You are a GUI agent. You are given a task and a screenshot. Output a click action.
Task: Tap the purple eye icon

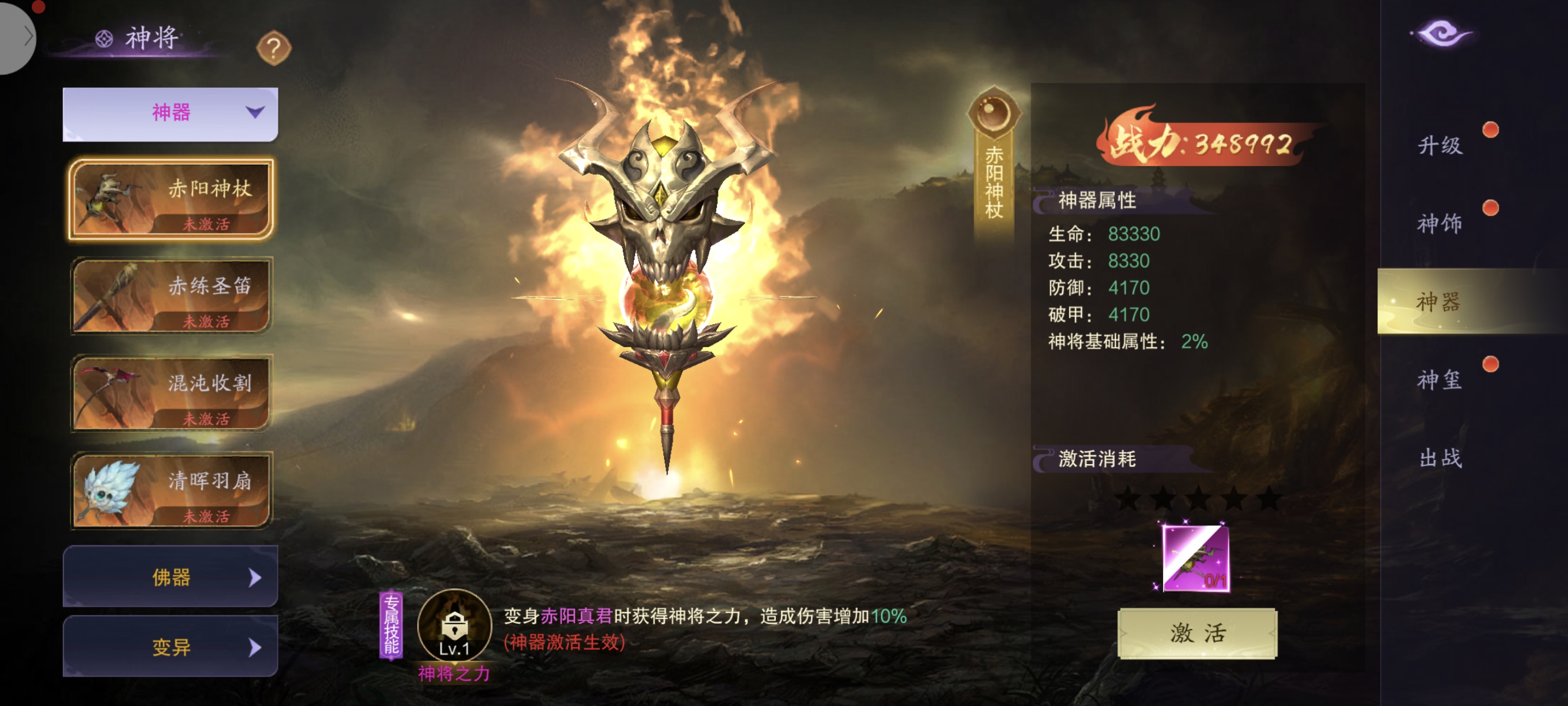click(1441, 33)
